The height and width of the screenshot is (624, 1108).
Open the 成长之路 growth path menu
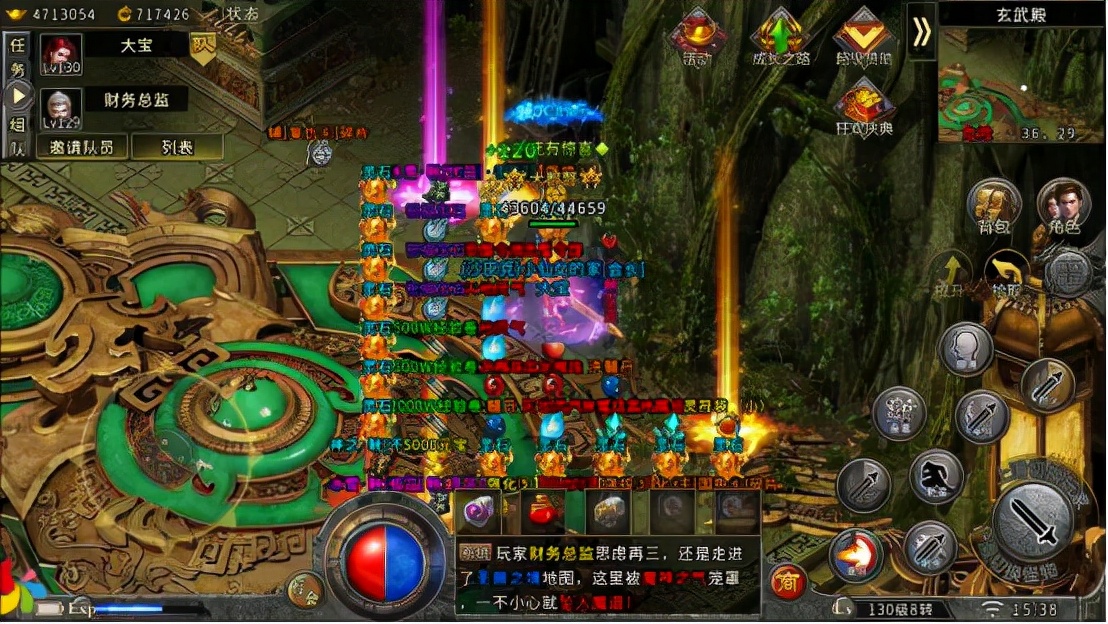pyautogui.click(x=779, y=37)
